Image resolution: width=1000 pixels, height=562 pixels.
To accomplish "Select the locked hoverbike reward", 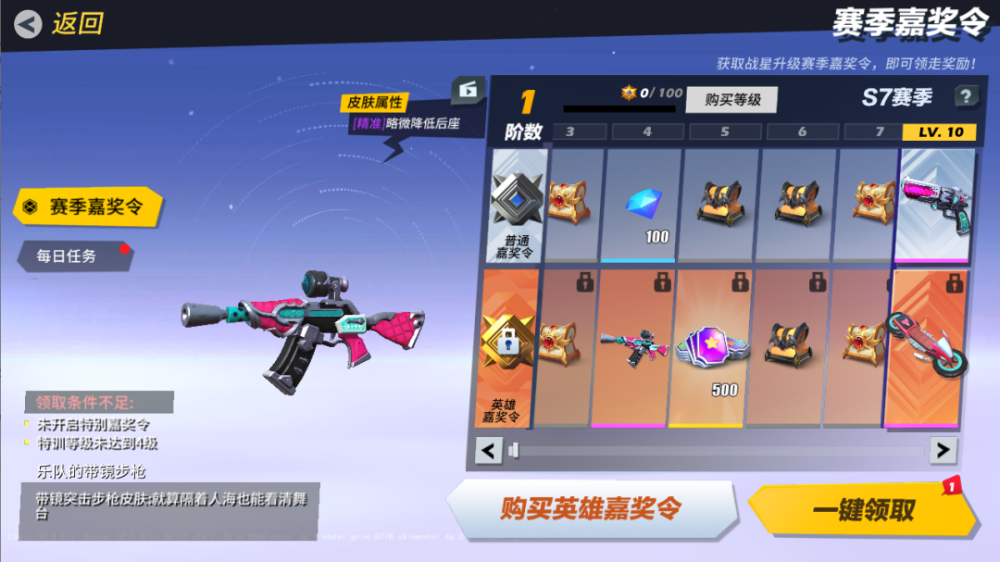I will 929,347.
